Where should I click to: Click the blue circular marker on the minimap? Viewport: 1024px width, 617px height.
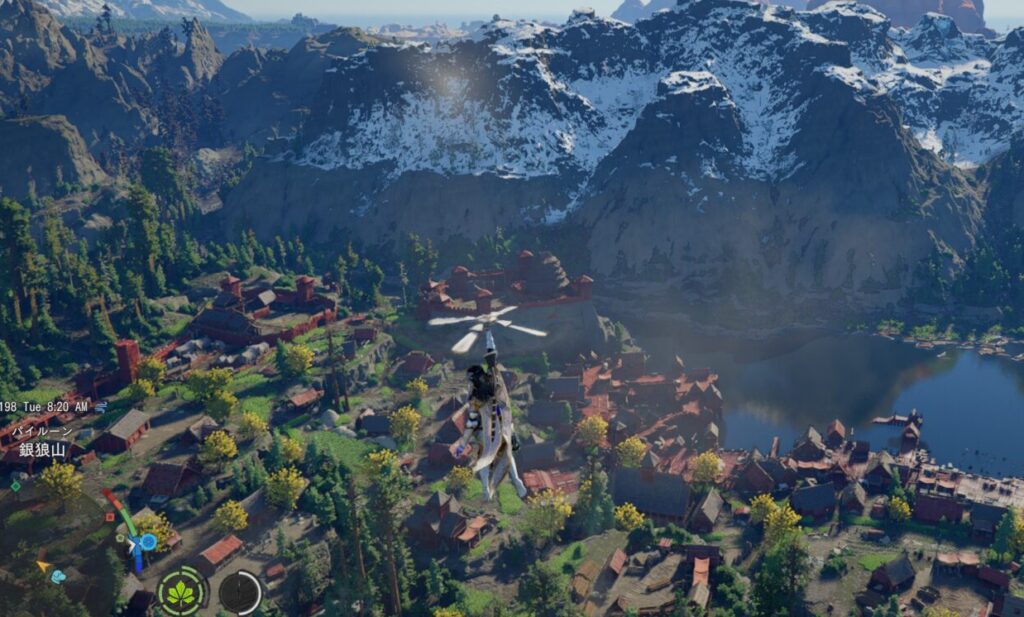(x=148, y=542)
